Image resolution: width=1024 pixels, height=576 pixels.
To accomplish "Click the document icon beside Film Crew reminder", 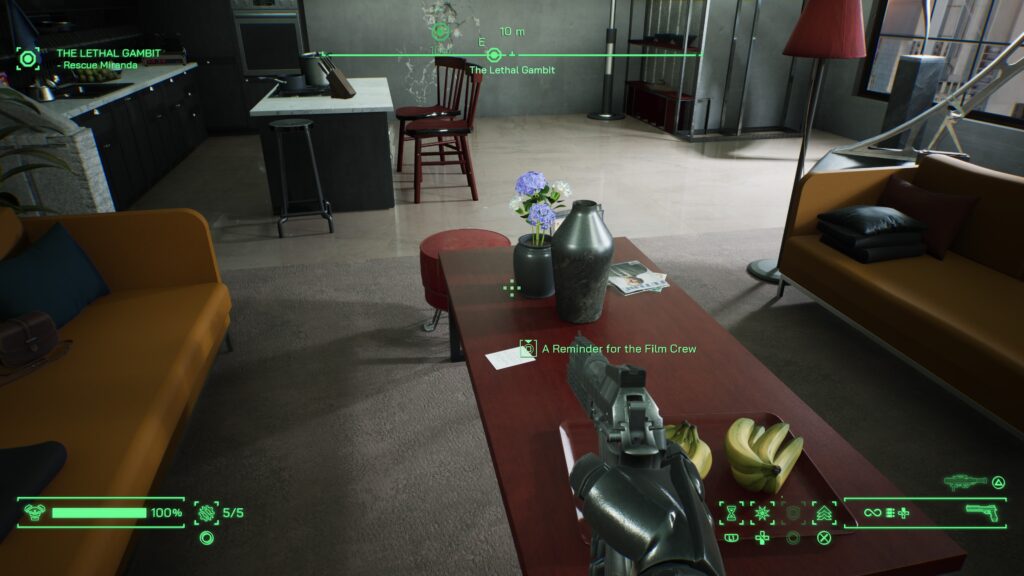I will 528,349.
